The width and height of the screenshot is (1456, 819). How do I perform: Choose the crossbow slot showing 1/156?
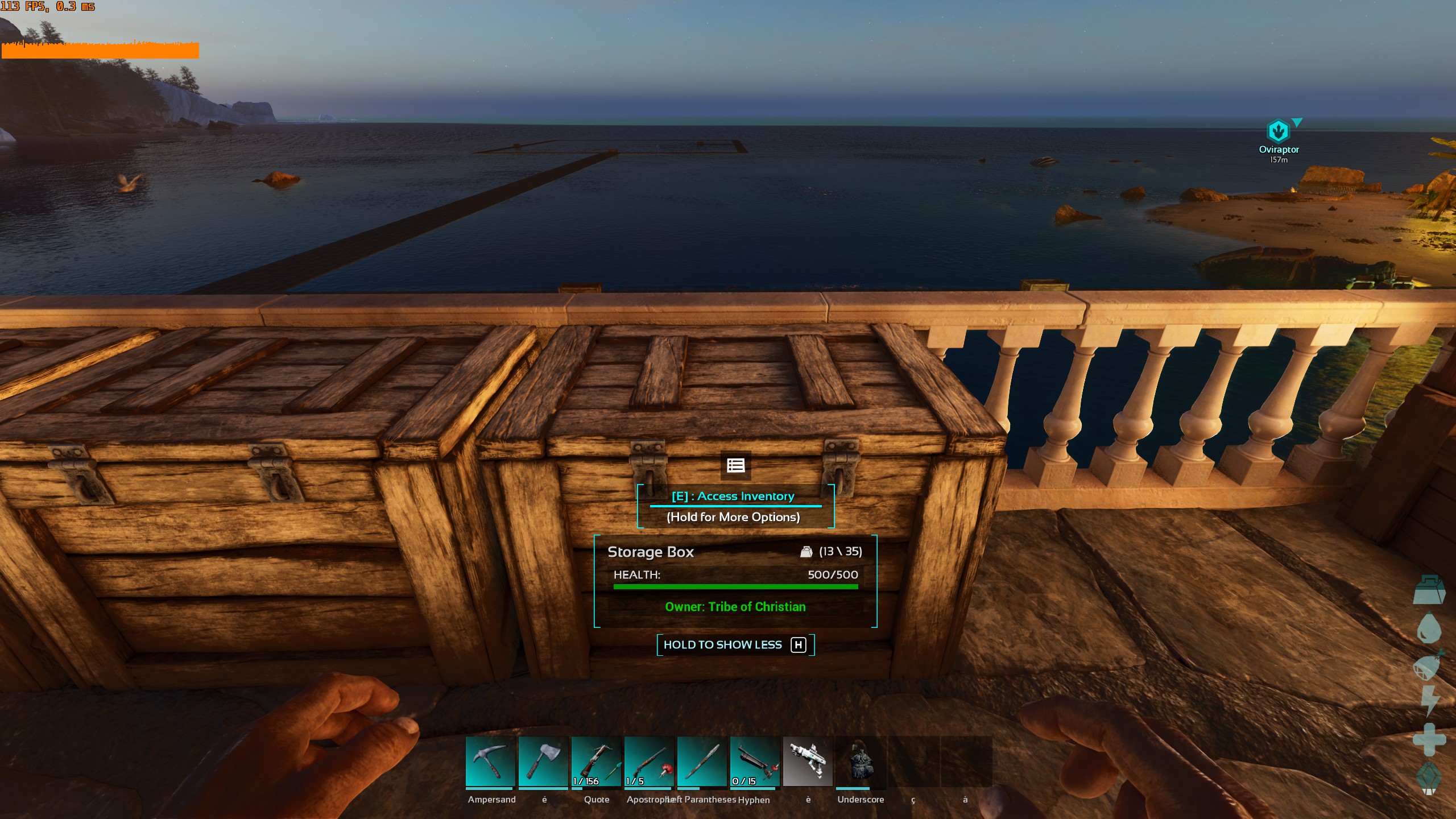(x=596, y=762)
